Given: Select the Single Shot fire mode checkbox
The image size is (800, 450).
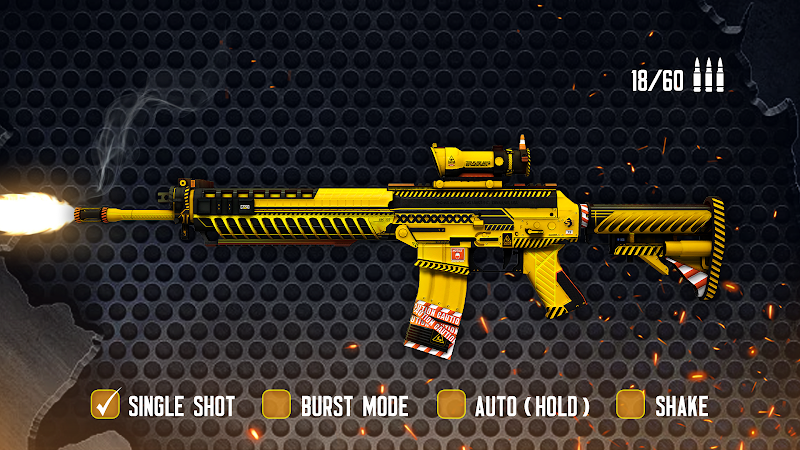Looking at the screenshot, I should coord(105,404).
